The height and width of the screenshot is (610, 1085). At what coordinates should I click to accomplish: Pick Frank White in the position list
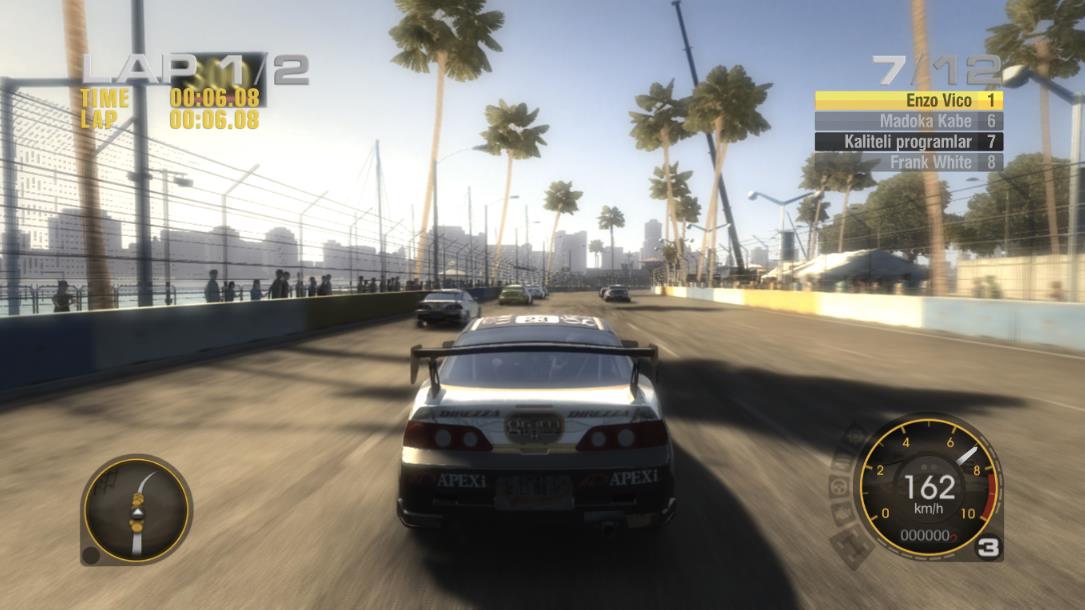pyautogui.click(x=908, y=161)
